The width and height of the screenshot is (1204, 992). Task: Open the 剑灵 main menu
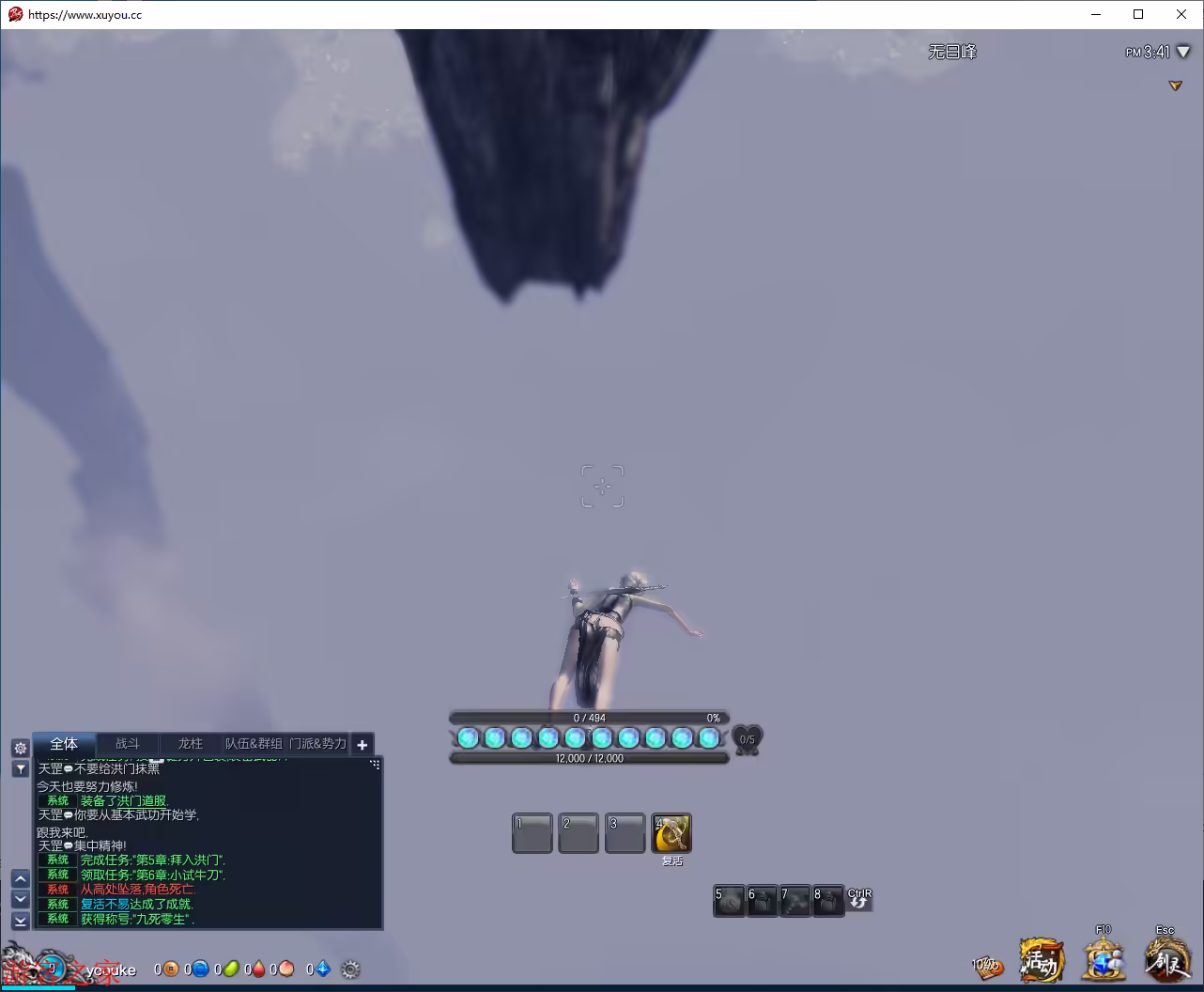1165,961
